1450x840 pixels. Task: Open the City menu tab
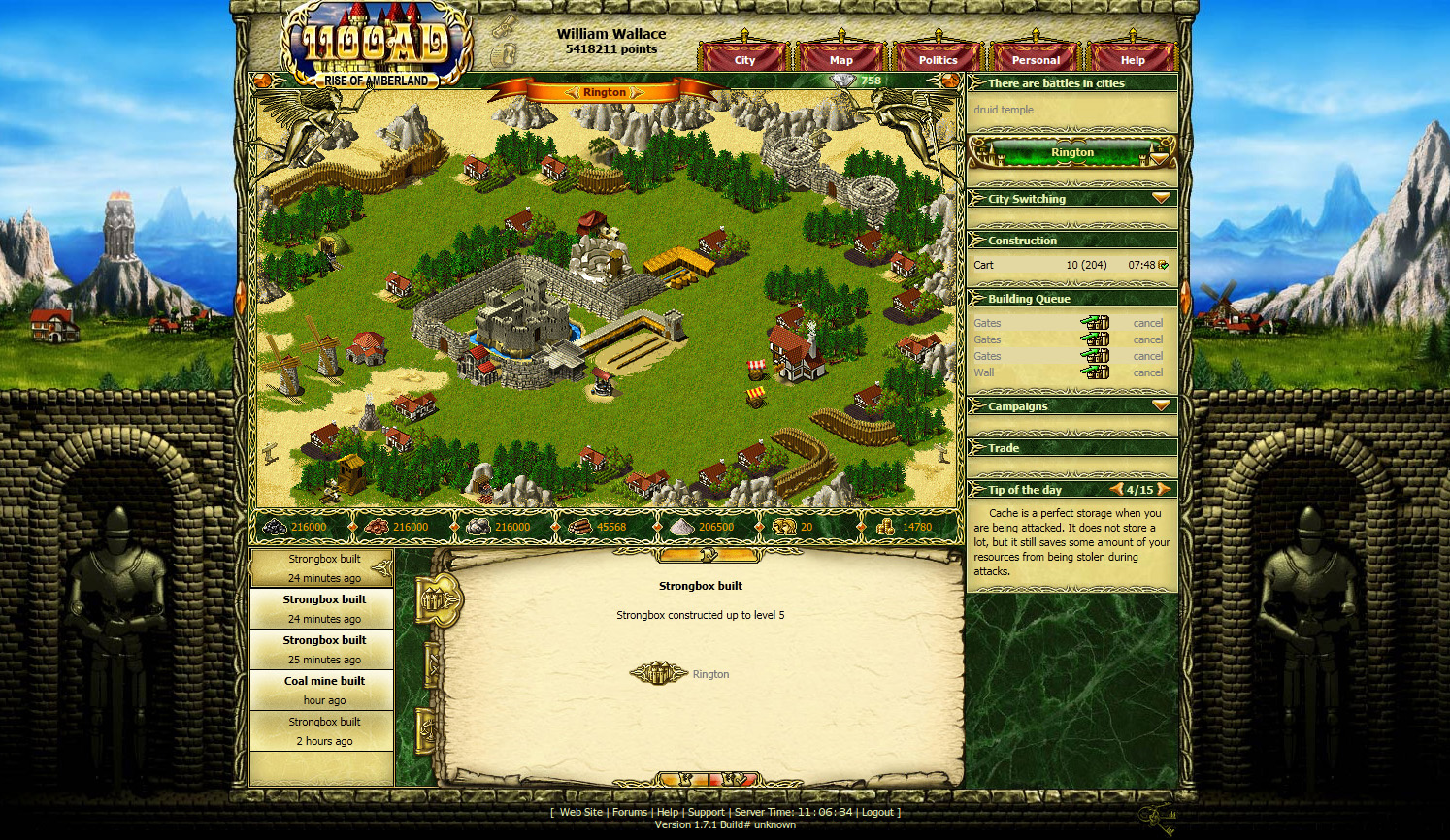[x=744, y=59]
